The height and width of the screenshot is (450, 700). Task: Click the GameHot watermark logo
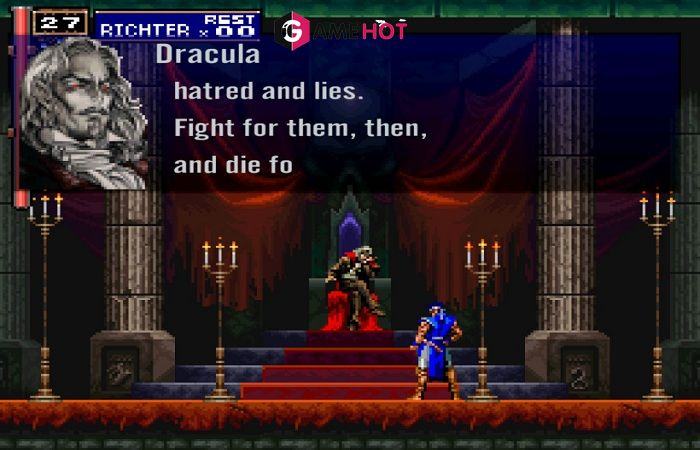pos(341,30)
